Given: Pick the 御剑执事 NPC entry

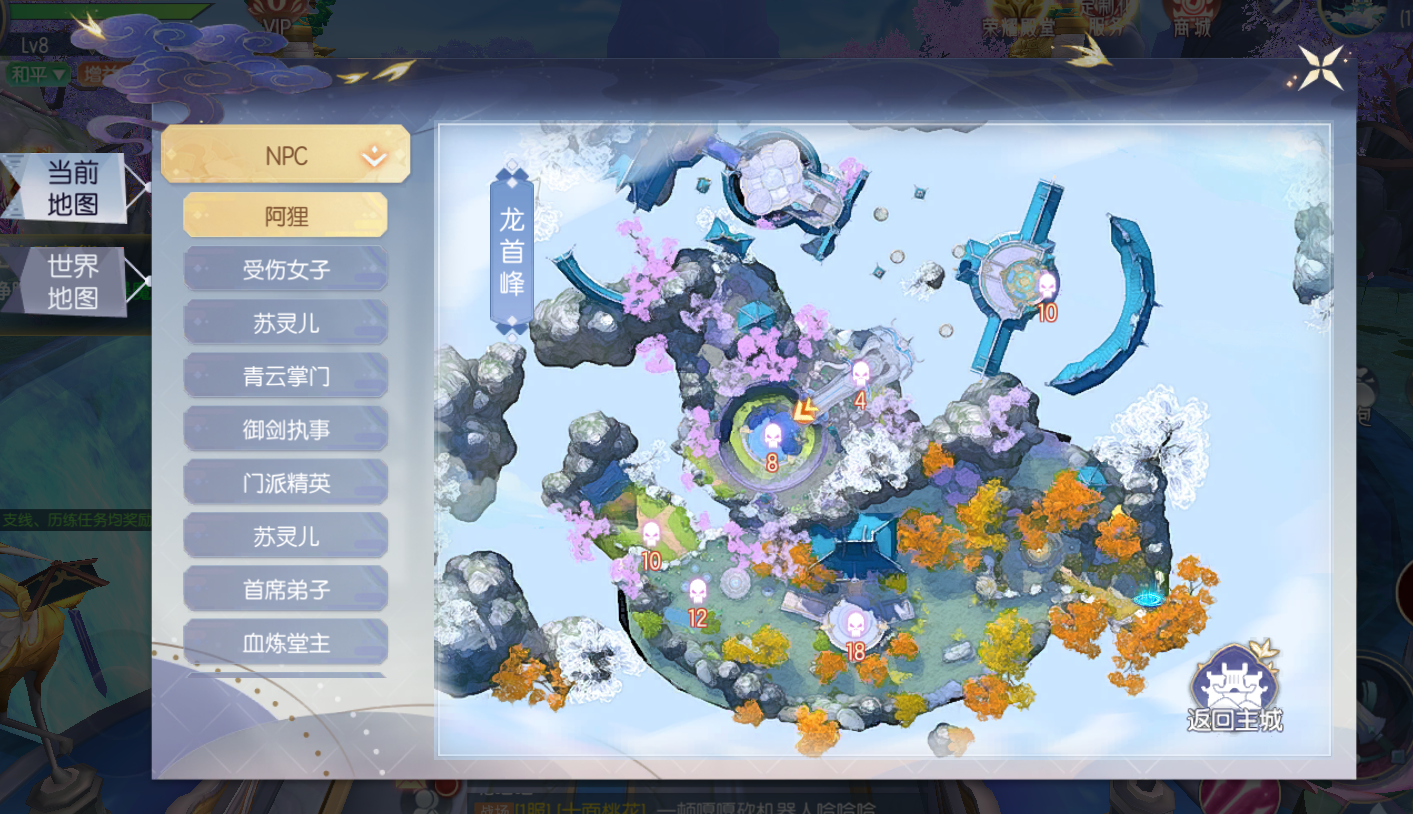Looking at the screenshot, I should click(x=285, y=430).
